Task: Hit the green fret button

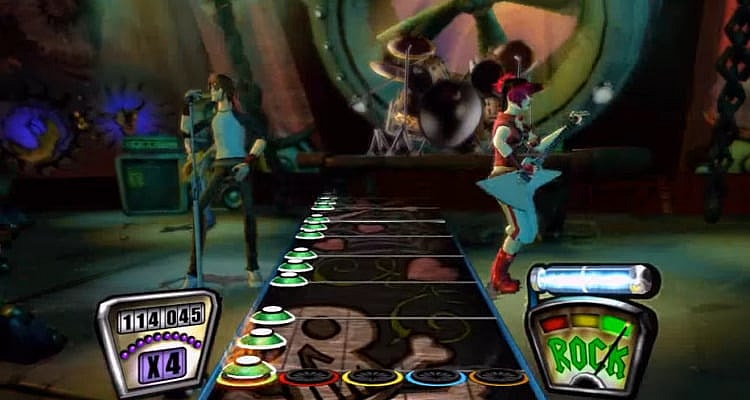Action: 249,377
